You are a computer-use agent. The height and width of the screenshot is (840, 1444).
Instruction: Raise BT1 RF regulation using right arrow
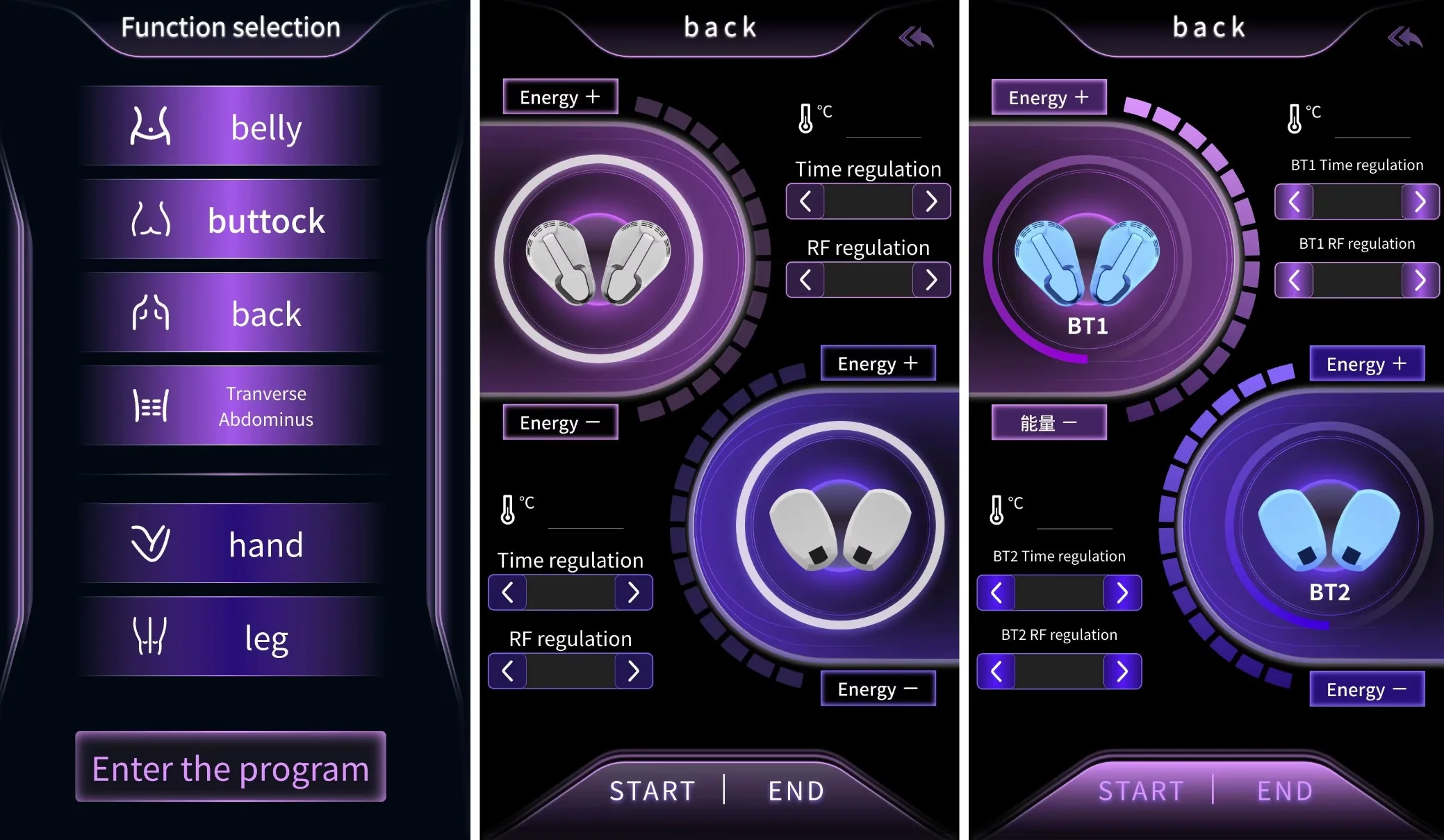click(1420, 281)
